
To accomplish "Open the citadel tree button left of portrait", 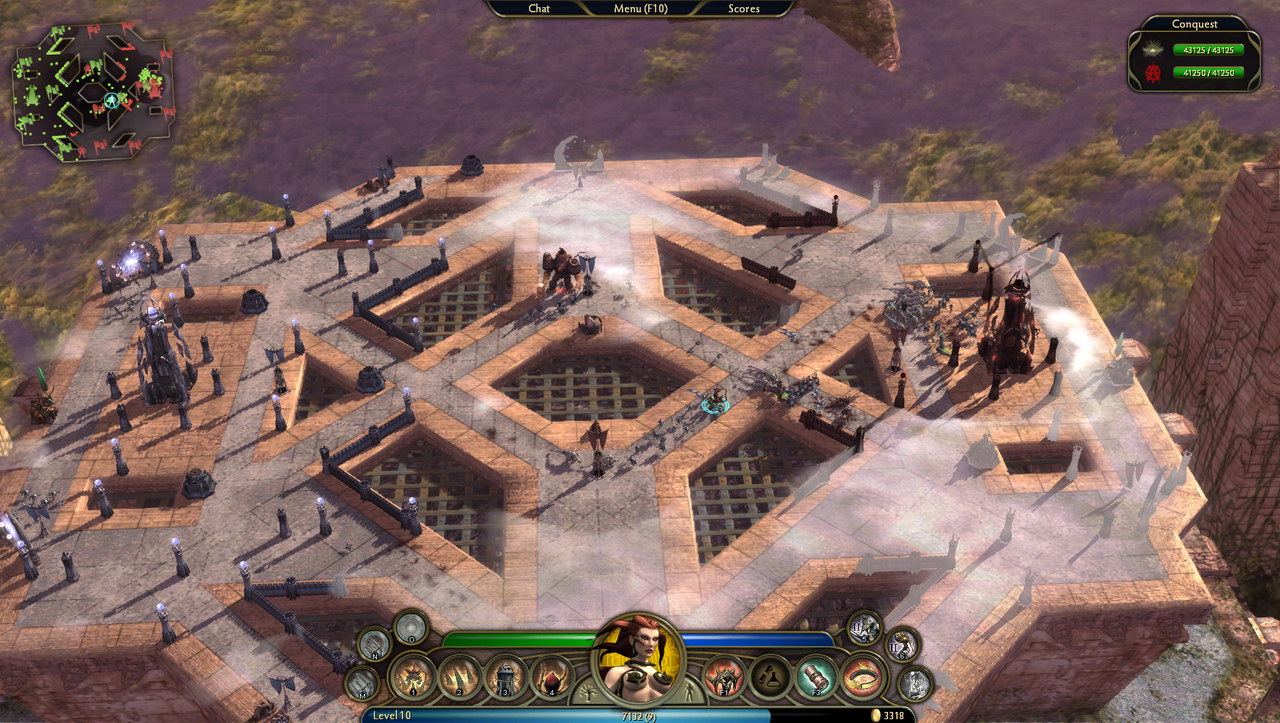I will [x=585, y=692].
